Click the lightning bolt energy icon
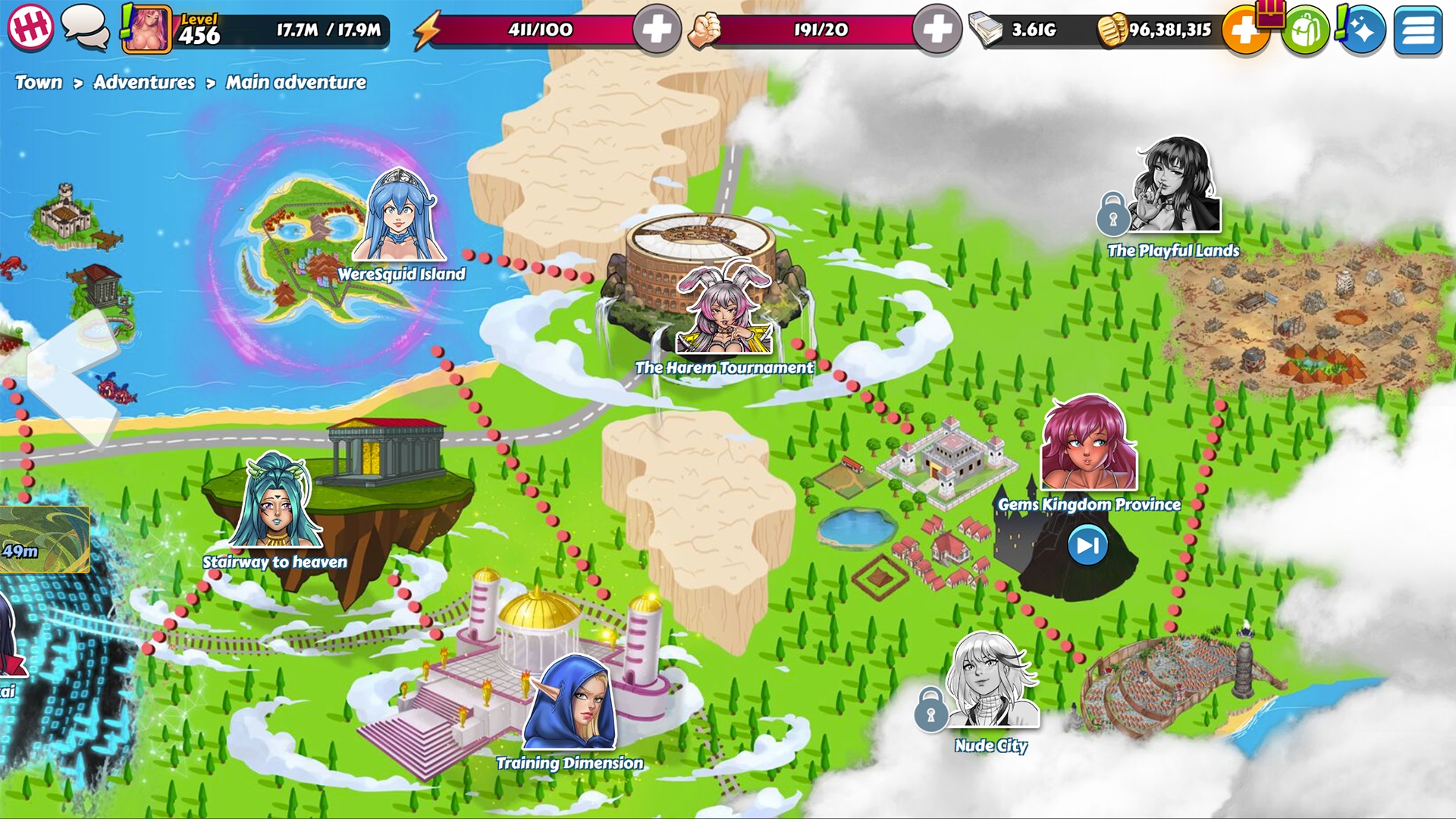 tap(429, 29)
